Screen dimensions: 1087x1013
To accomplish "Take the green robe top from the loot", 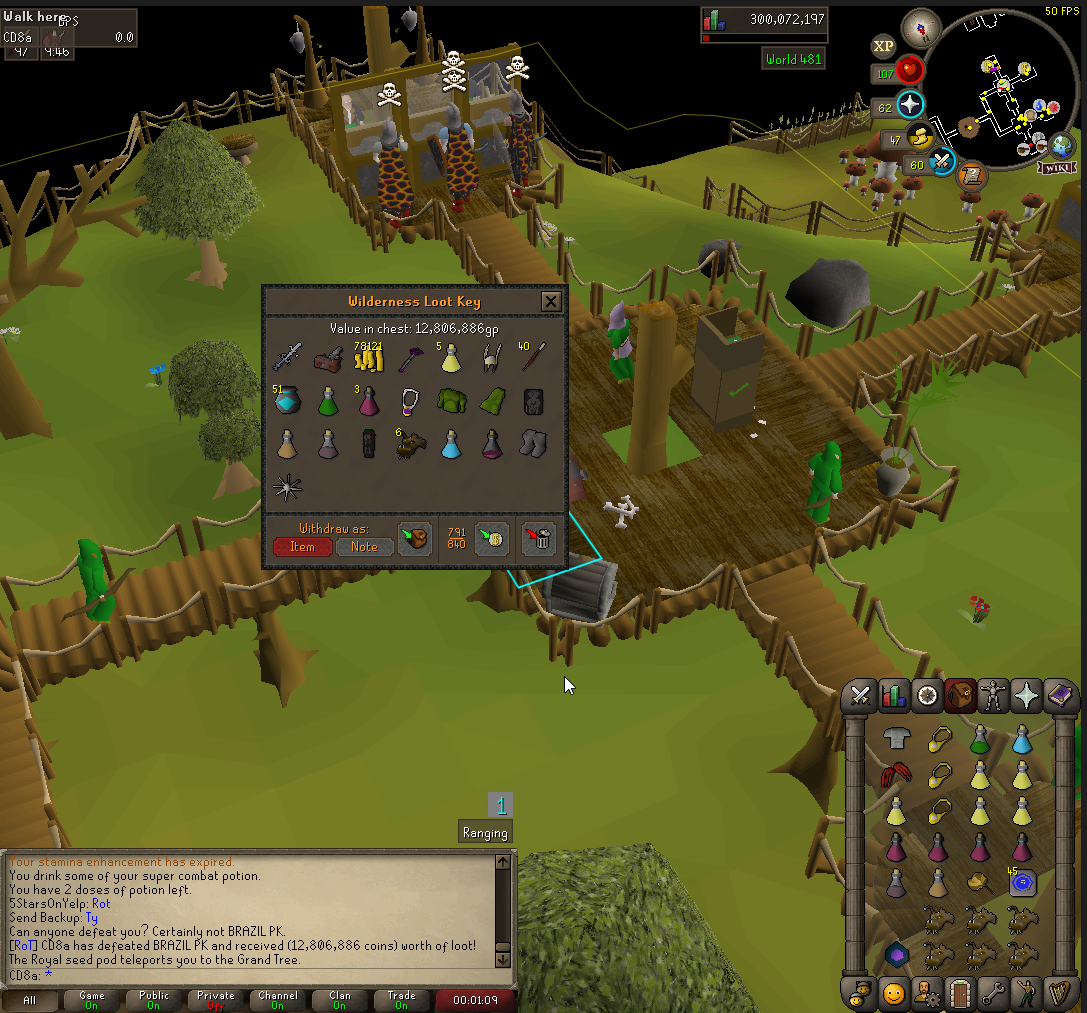I will pyautogui.click(x=451, y=402).
